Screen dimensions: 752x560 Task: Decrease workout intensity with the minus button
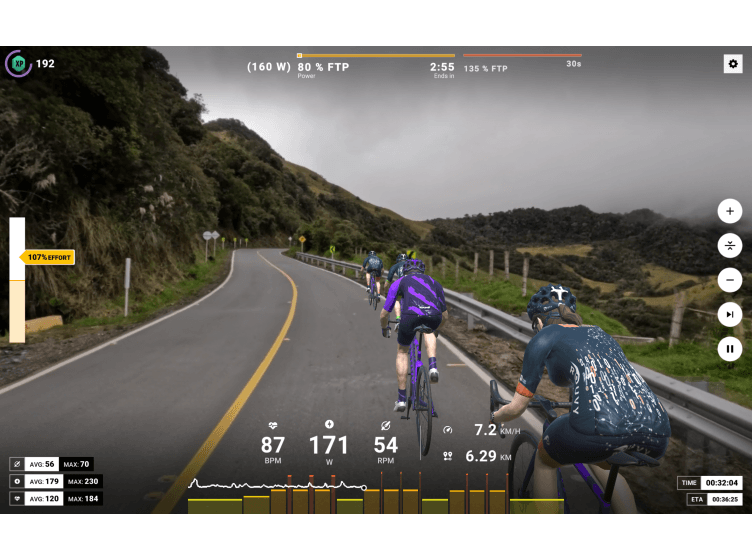[x=730, y=280]
